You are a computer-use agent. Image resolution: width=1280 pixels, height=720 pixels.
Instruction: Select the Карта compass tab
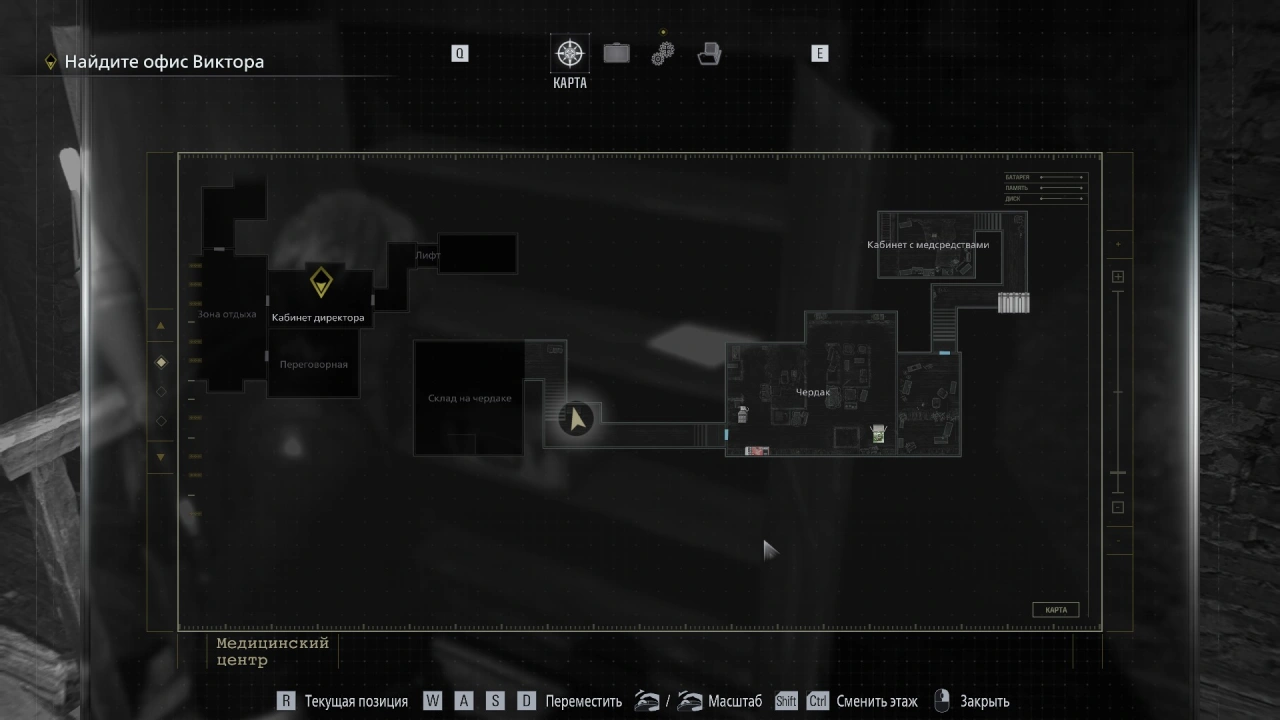coord(570,53)
